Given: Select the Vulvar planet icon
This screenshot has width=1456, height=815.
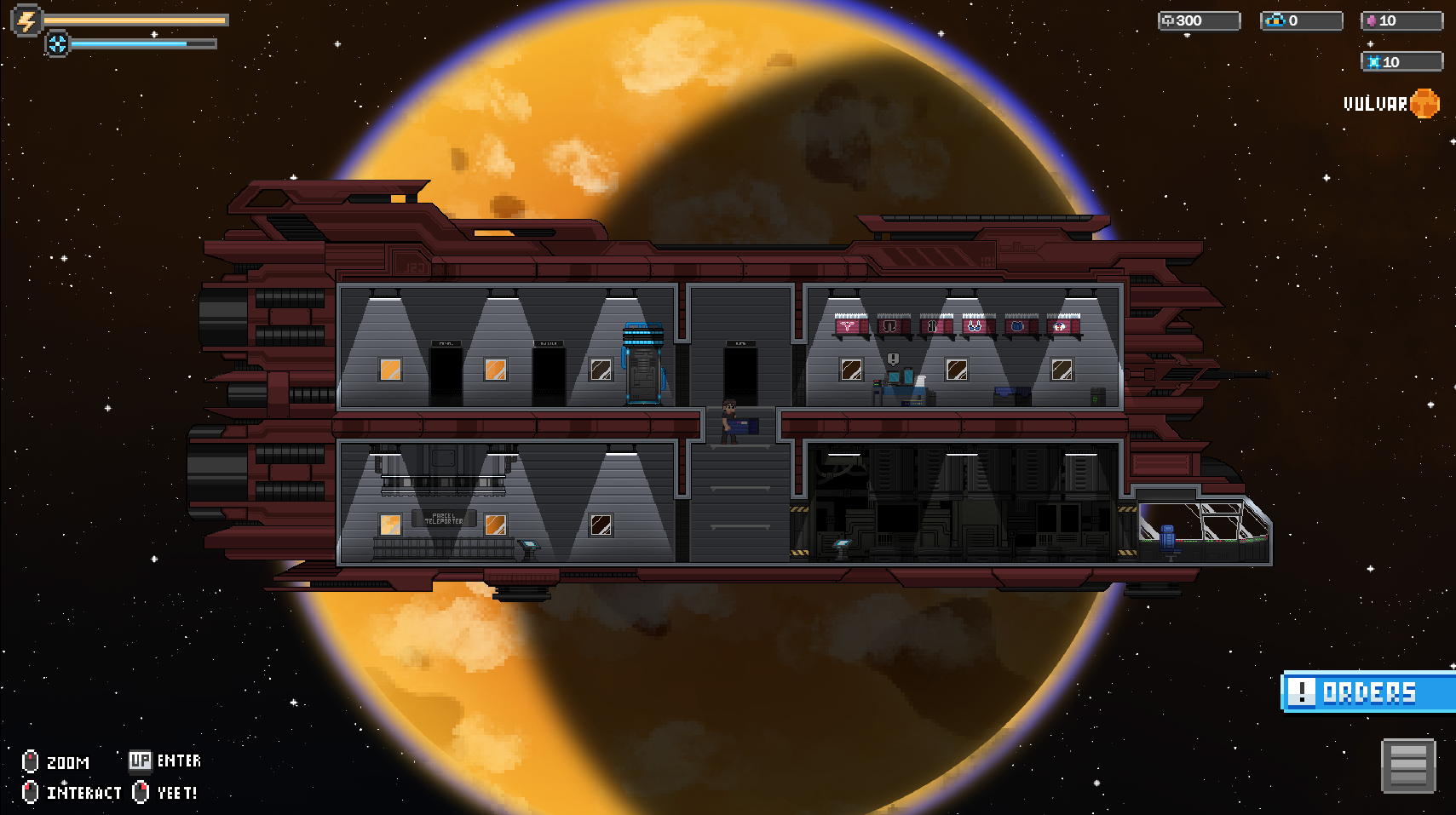Looking at the screenshot, I should pos(1424,103).
